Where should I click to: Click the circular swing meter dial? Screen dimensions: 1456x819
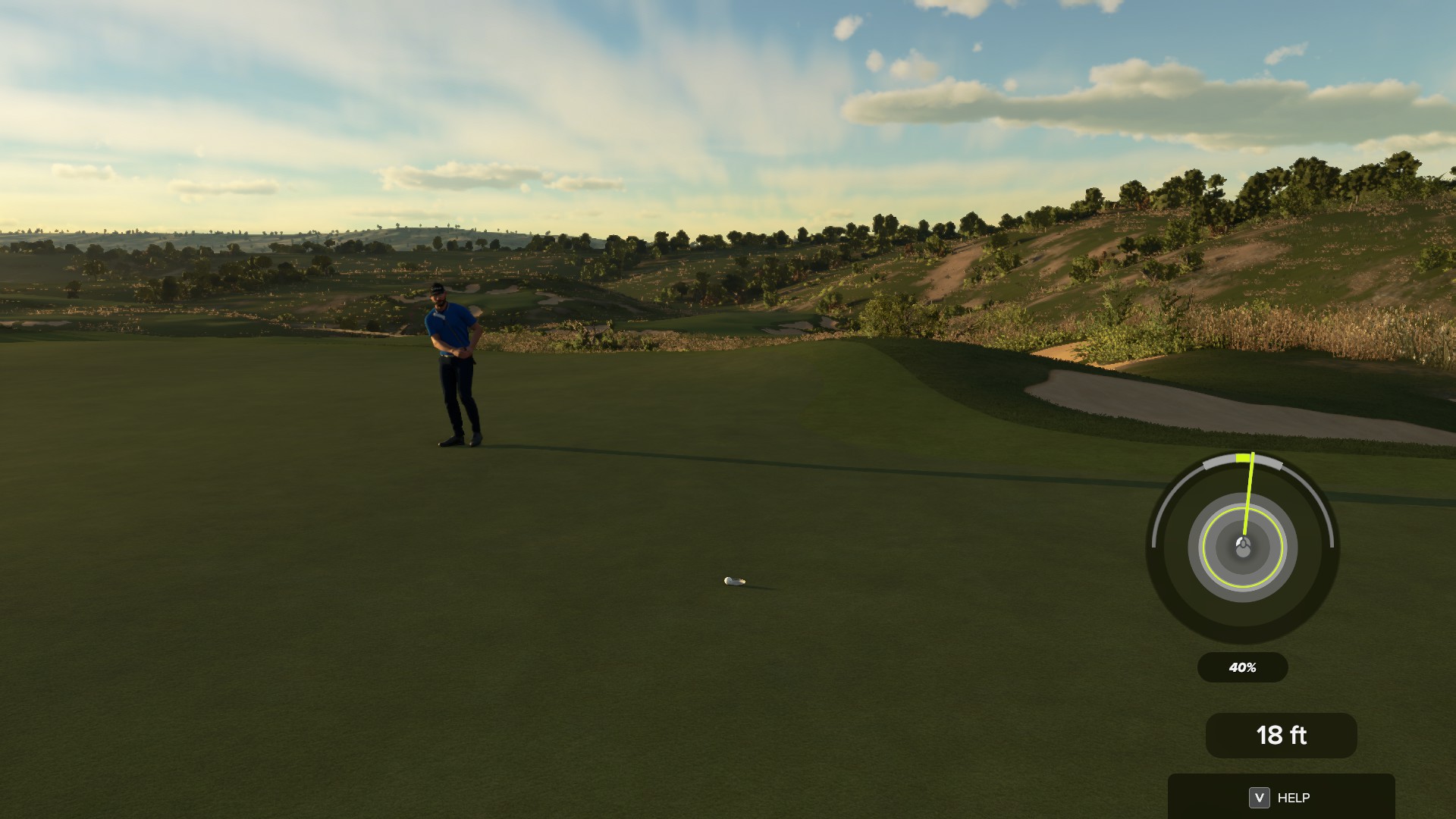pyautogui.click(x=1242, y=548)
